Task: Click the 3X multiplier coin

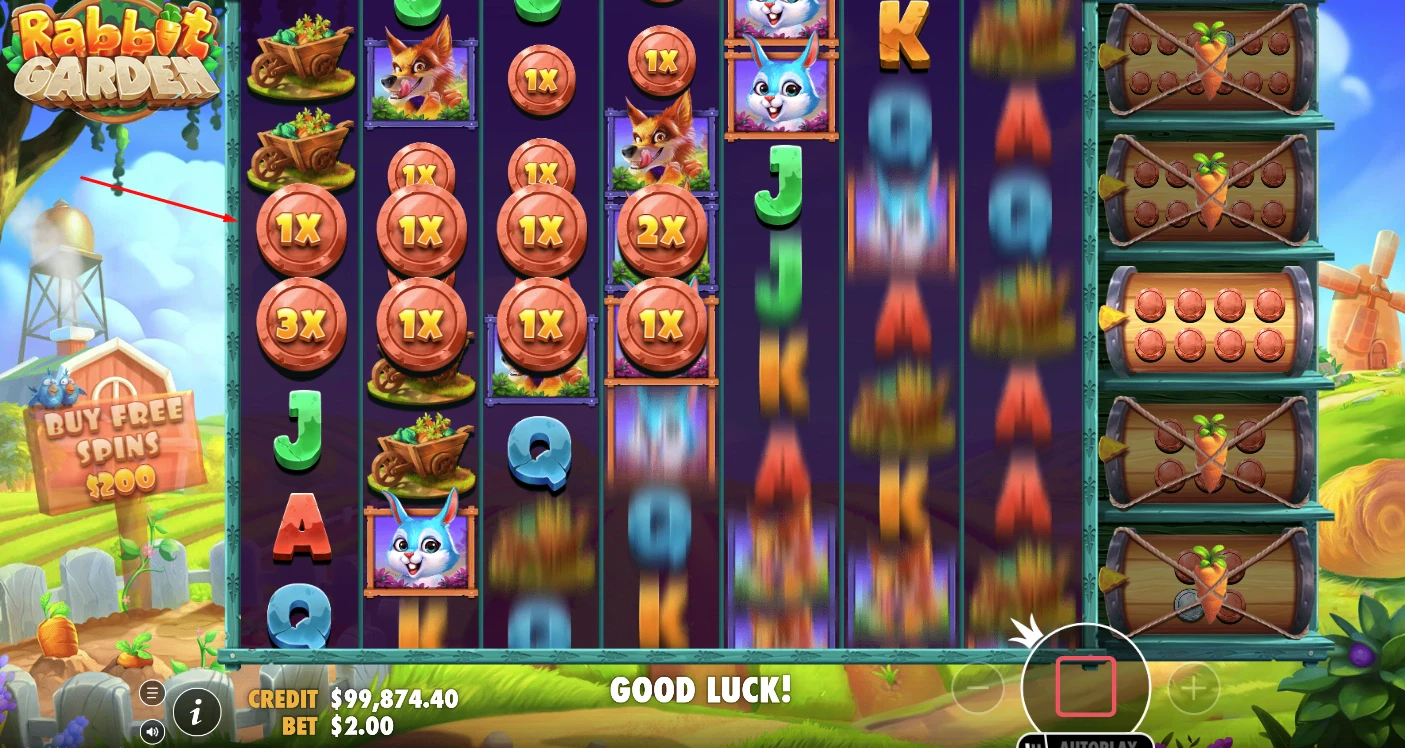Action: pyautogui.click(x=302, y=323)
